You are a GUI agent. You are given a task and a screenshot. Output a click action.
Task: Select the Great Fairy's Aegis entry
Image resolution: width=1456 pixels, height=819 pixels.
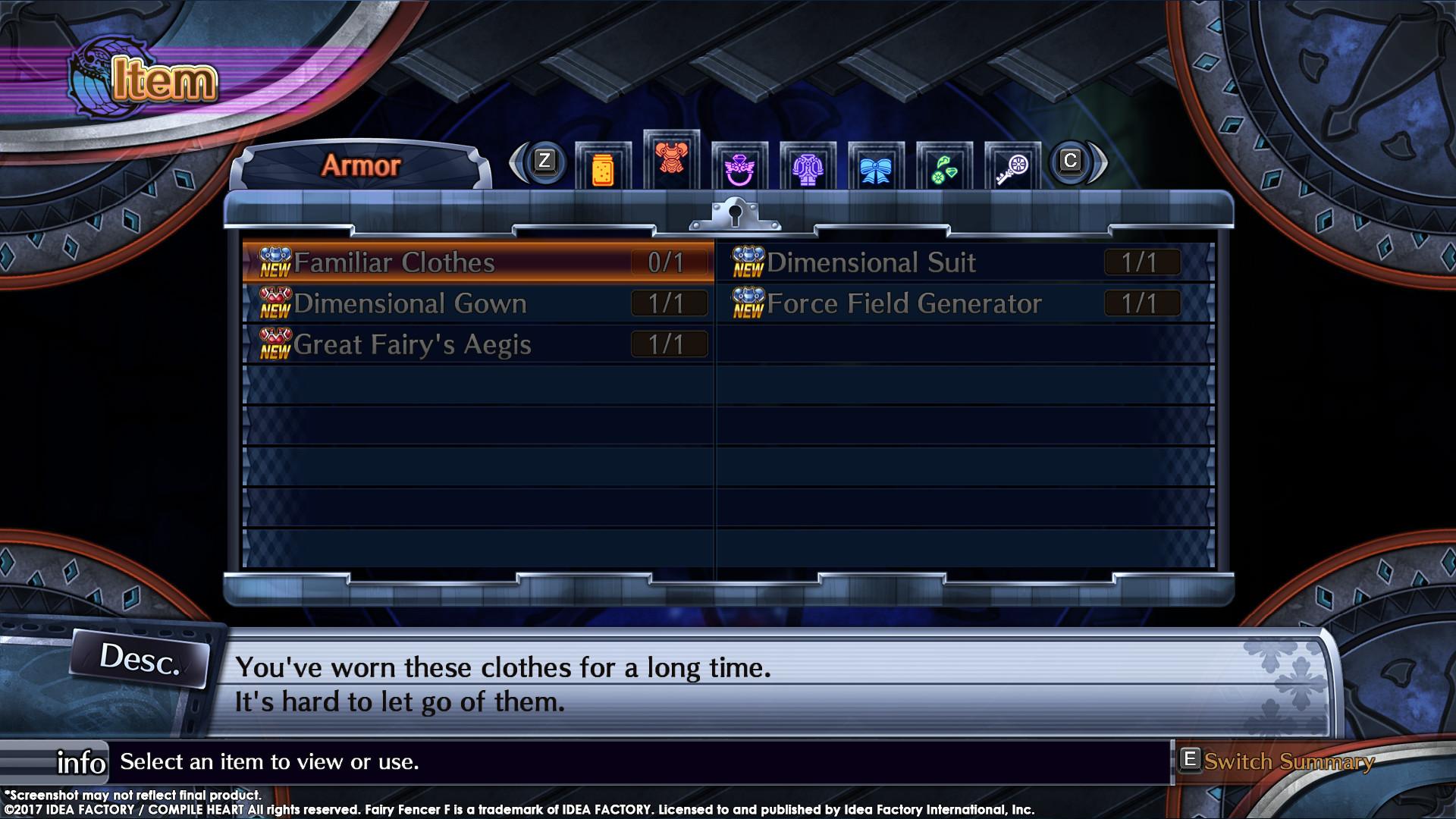[x=413, y=344]
